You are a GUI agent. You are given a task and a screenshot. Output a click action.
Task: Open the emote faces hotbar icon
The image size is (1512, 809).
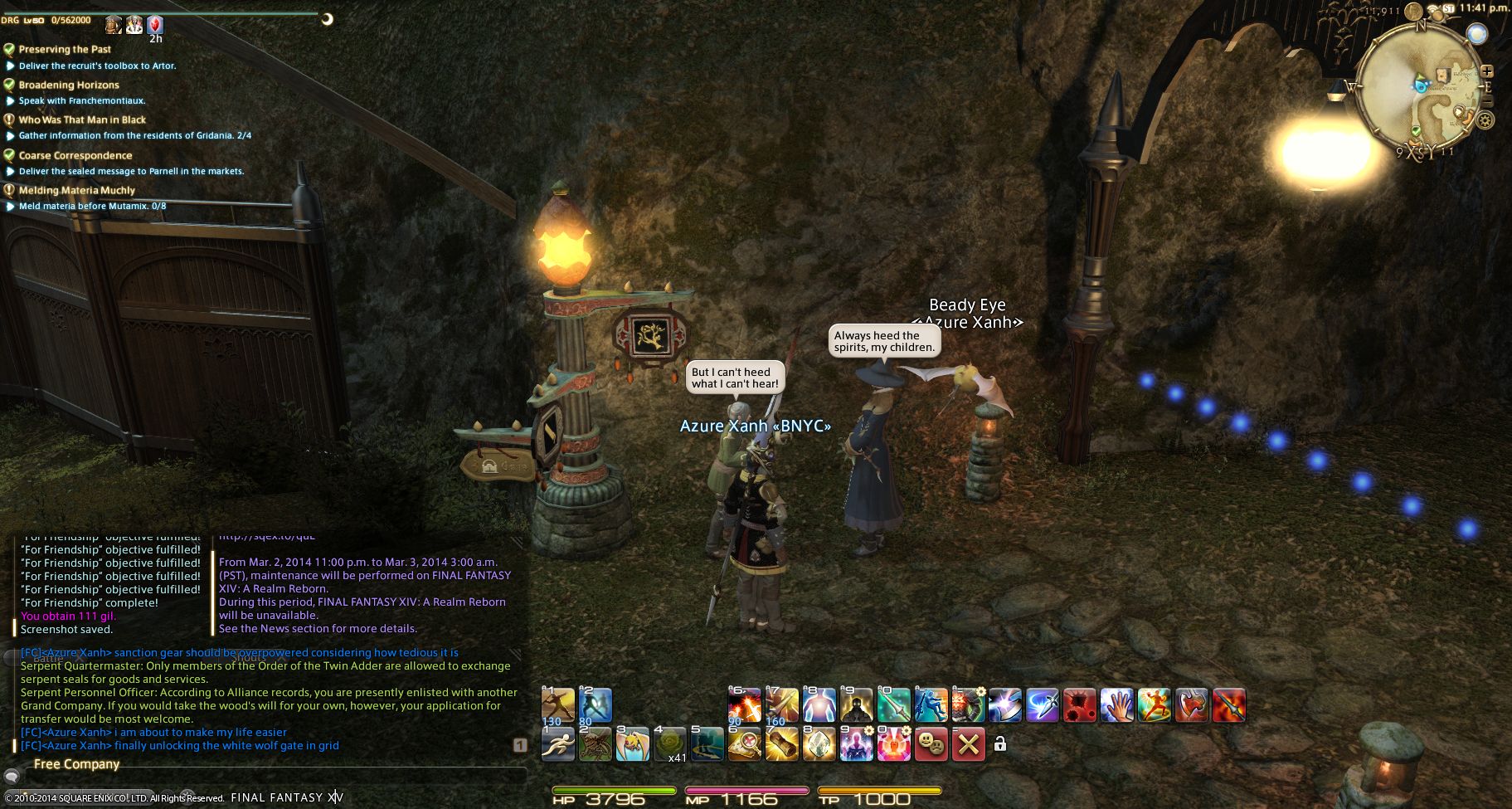pyautogui.click(x=931, y=744)
